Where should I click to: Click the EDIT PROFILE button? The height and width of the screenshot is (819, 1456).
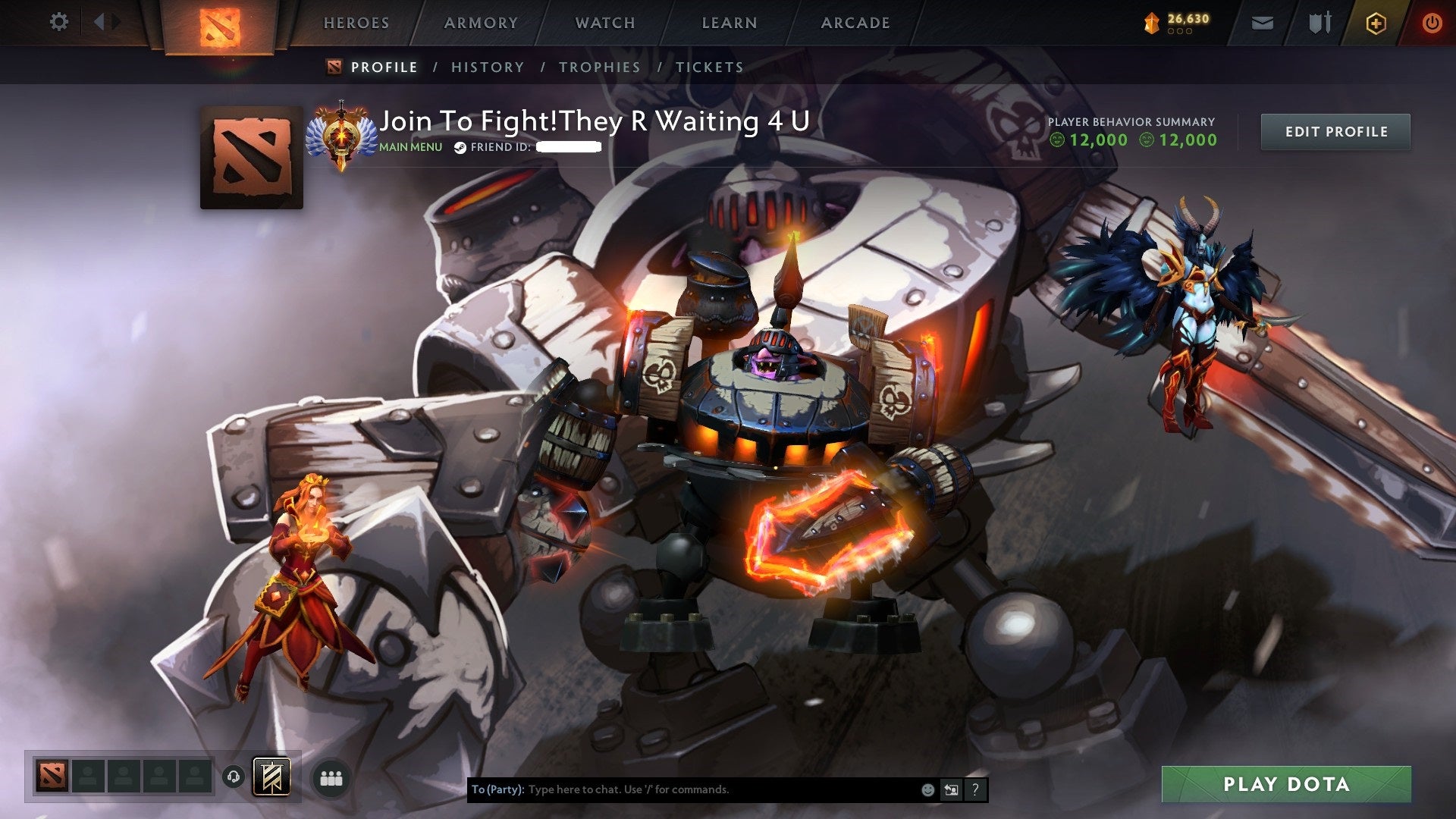point(1335,131)
